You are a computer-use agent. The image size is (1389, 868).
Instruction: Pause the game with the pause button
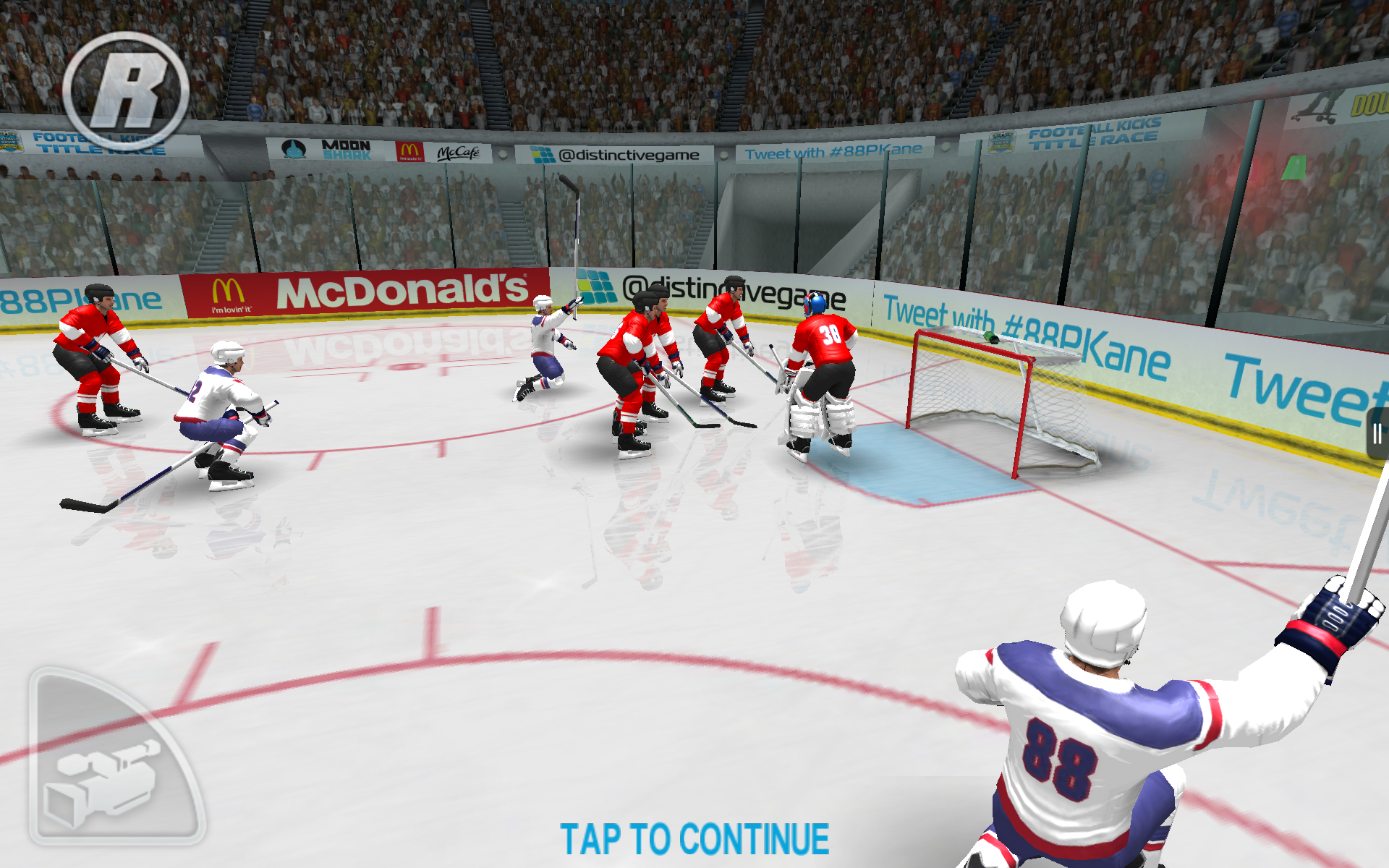click(1377, 434)
